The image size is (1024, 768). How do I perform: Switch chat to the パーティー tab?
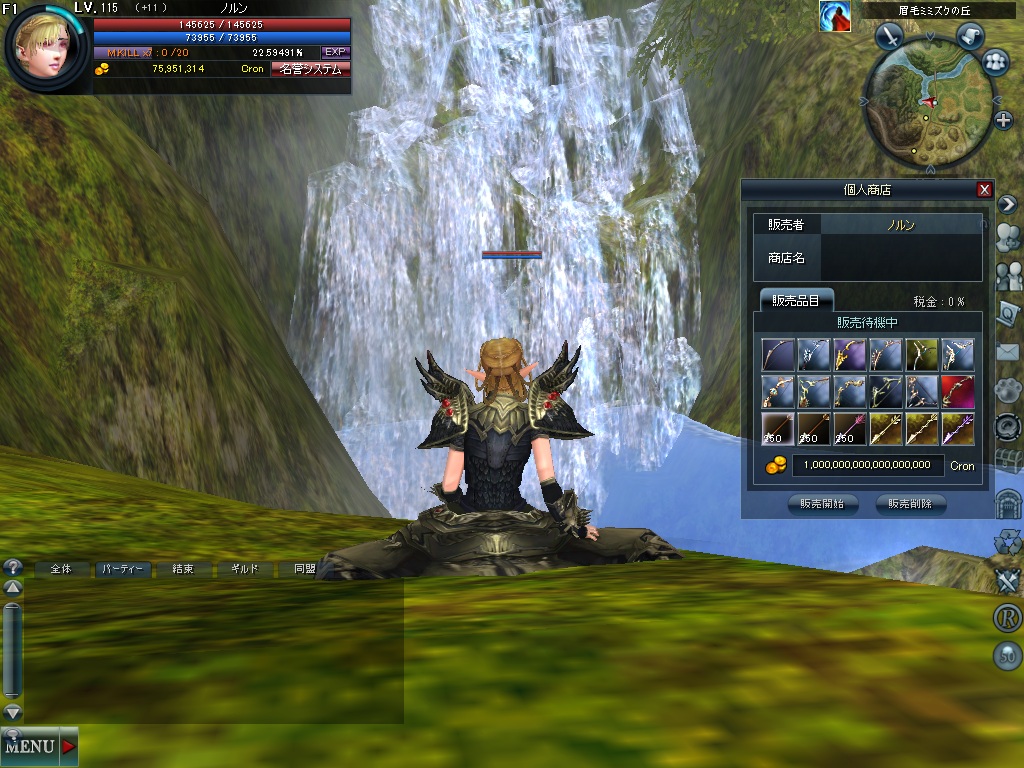[x=123, y=569]
